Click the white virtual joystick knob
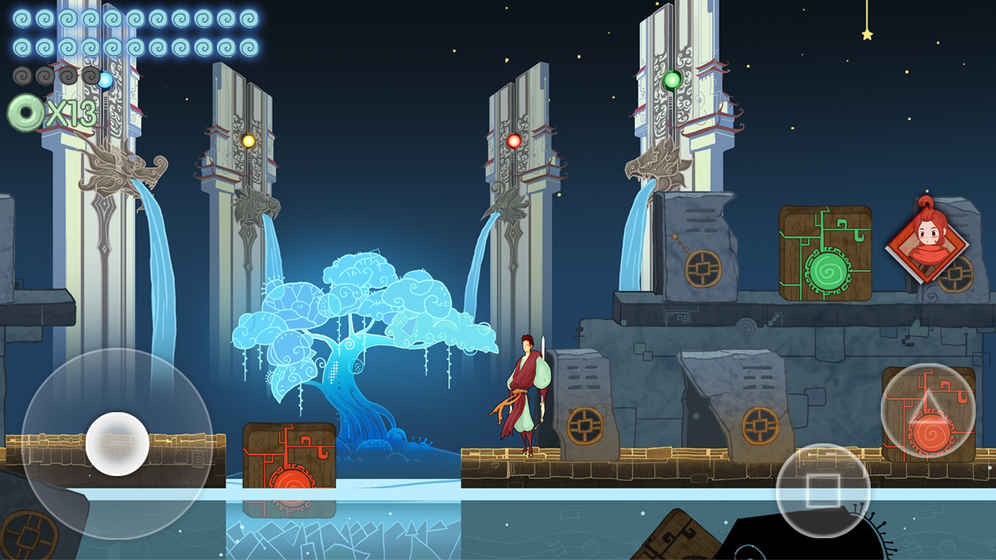Screen dimensions: 996x560 [x=117, y=443]
